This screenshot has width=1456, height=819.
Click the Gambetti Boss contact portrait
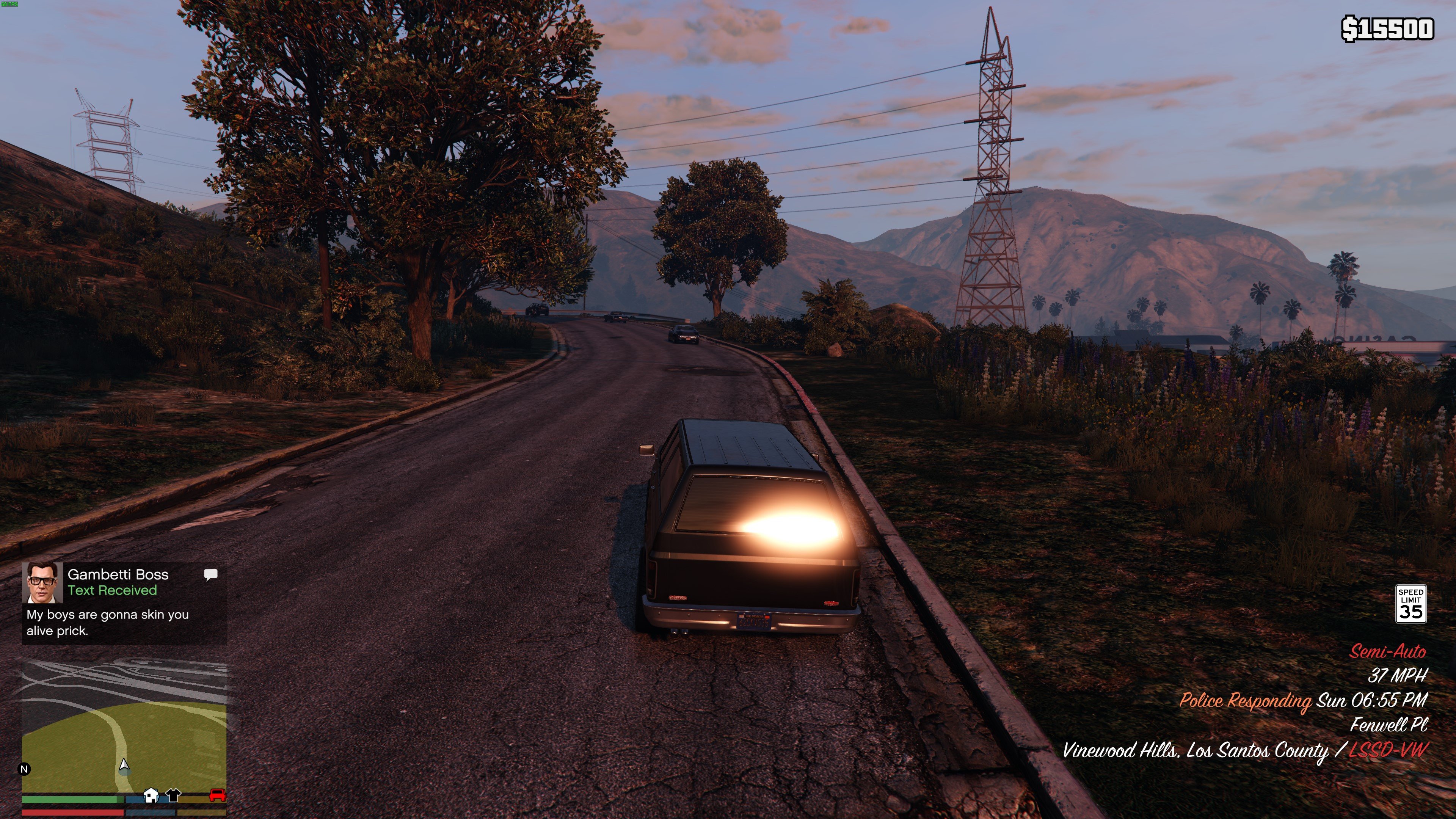click(x=42, y=582)
